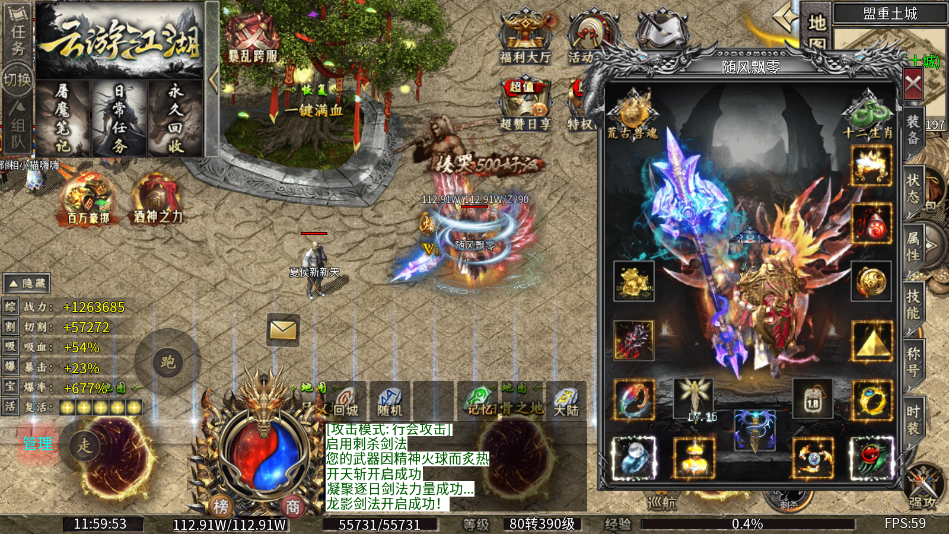The image size is (949, 534).
Task: Open the 屠魔笔记 panel
Action: coord(62,119)
